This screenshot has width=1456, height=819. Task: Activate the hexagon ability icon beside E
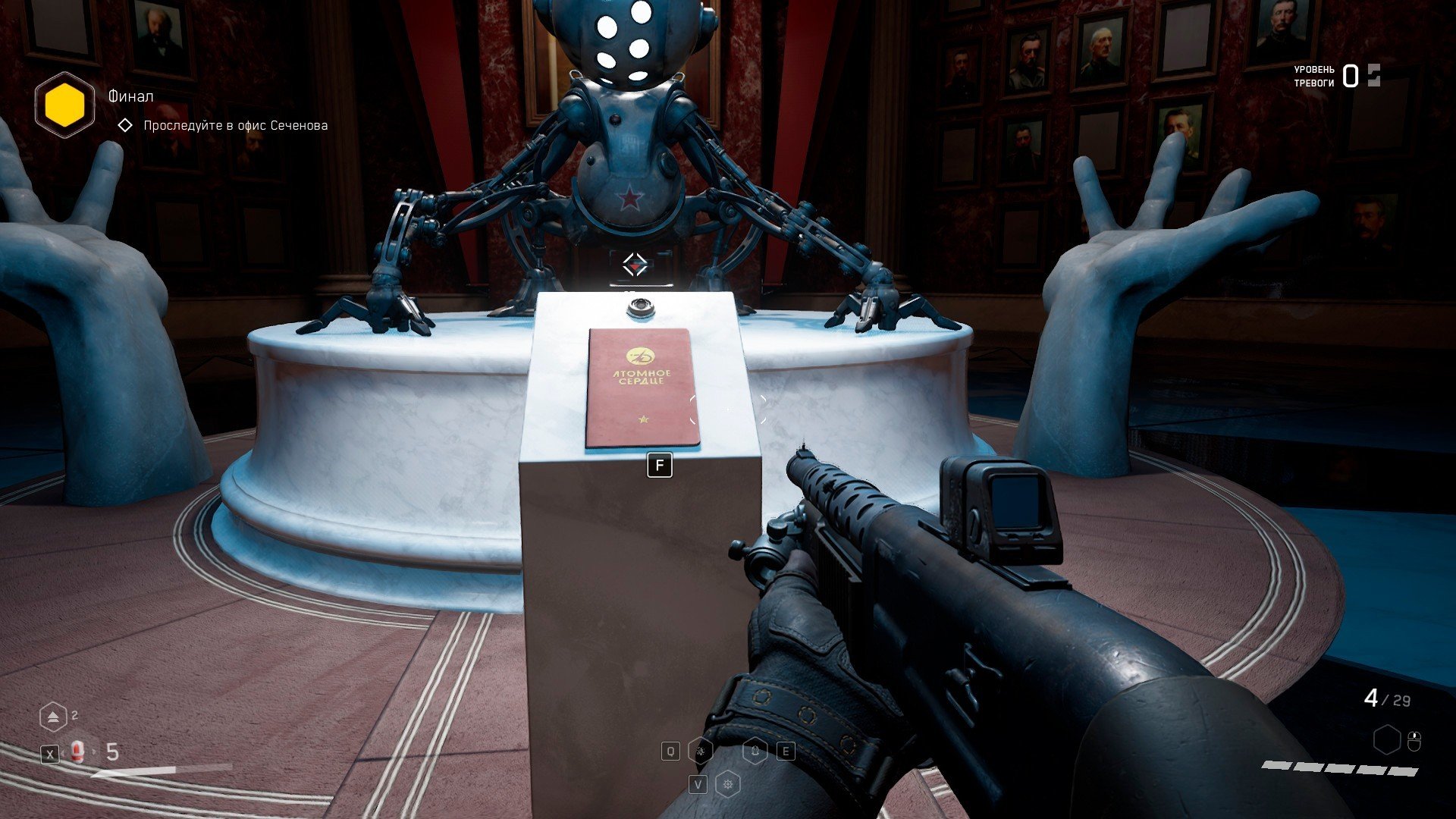(755, 752)
